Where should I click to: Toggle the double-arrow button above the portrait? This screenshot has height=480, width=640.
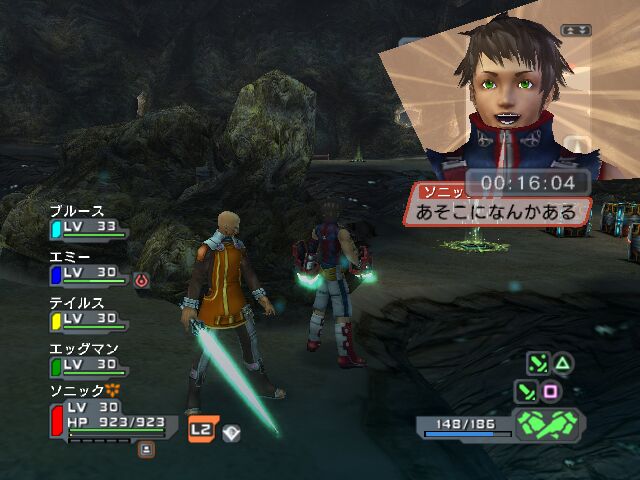coord(575,30)
